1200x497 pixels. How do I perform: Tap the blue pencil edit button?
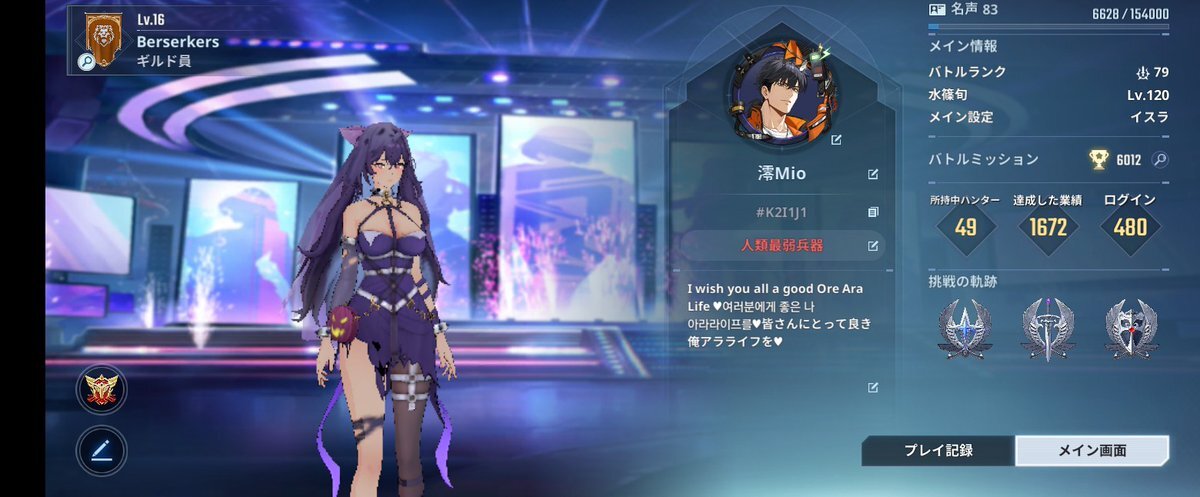[x=101, y=451]
